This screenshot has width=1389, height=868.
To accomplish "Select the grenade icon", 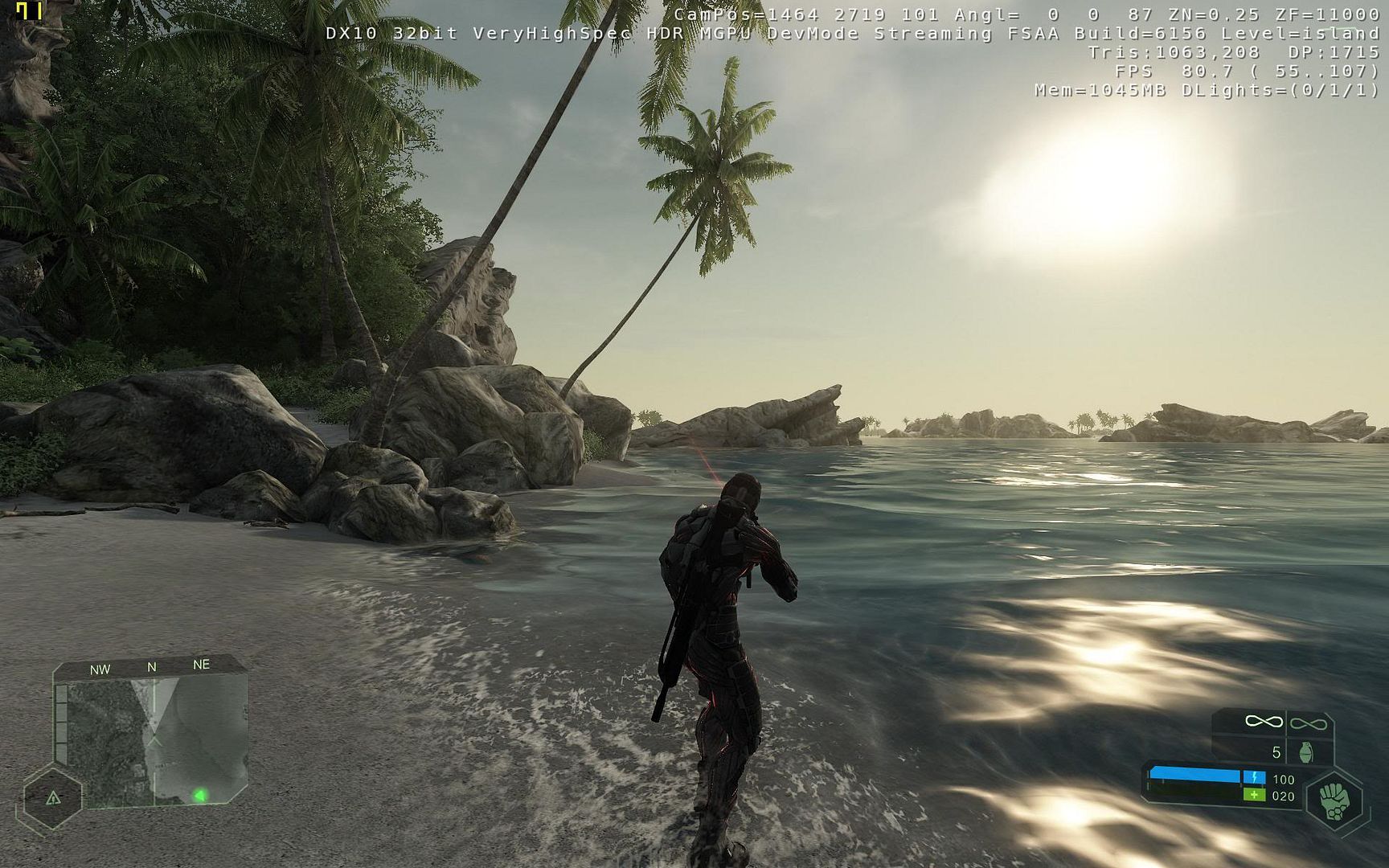I will [1306, 752].
